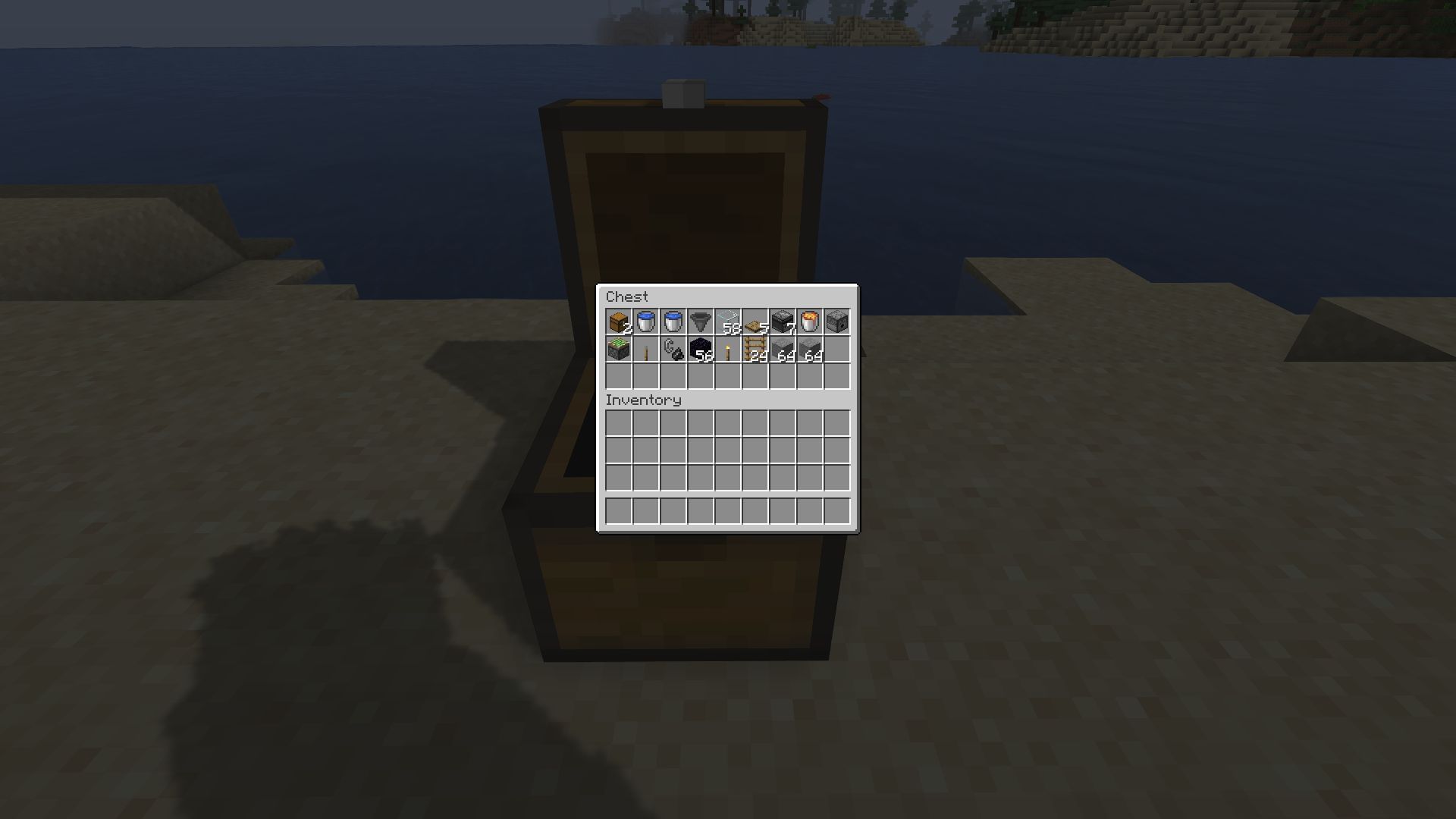Select the hopper item
This screenshot has height=819, width=1456.
[701, 322]
